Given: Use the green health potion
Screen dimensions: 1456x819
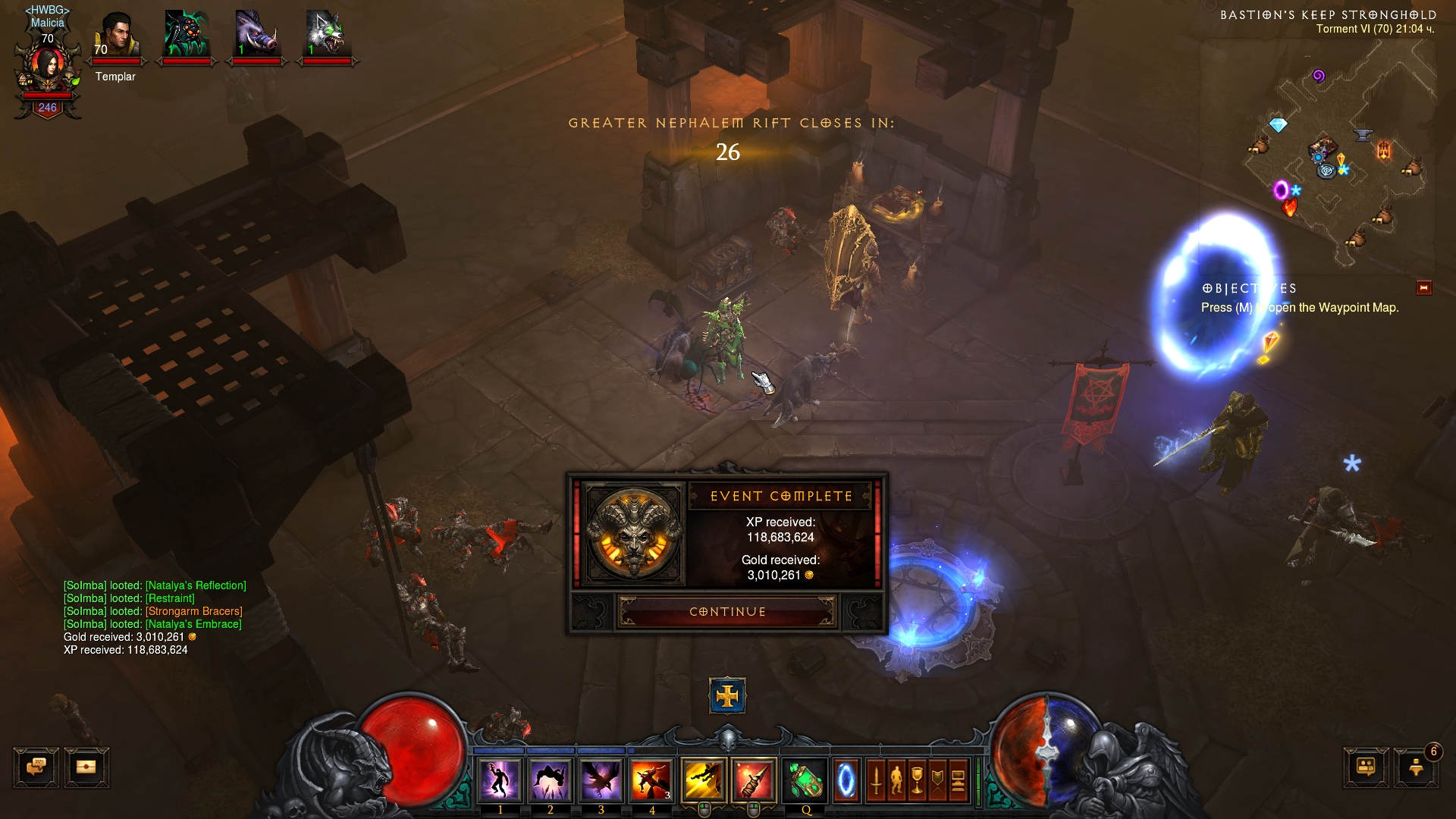Looking at the screenshot, I should pos(805,780).
